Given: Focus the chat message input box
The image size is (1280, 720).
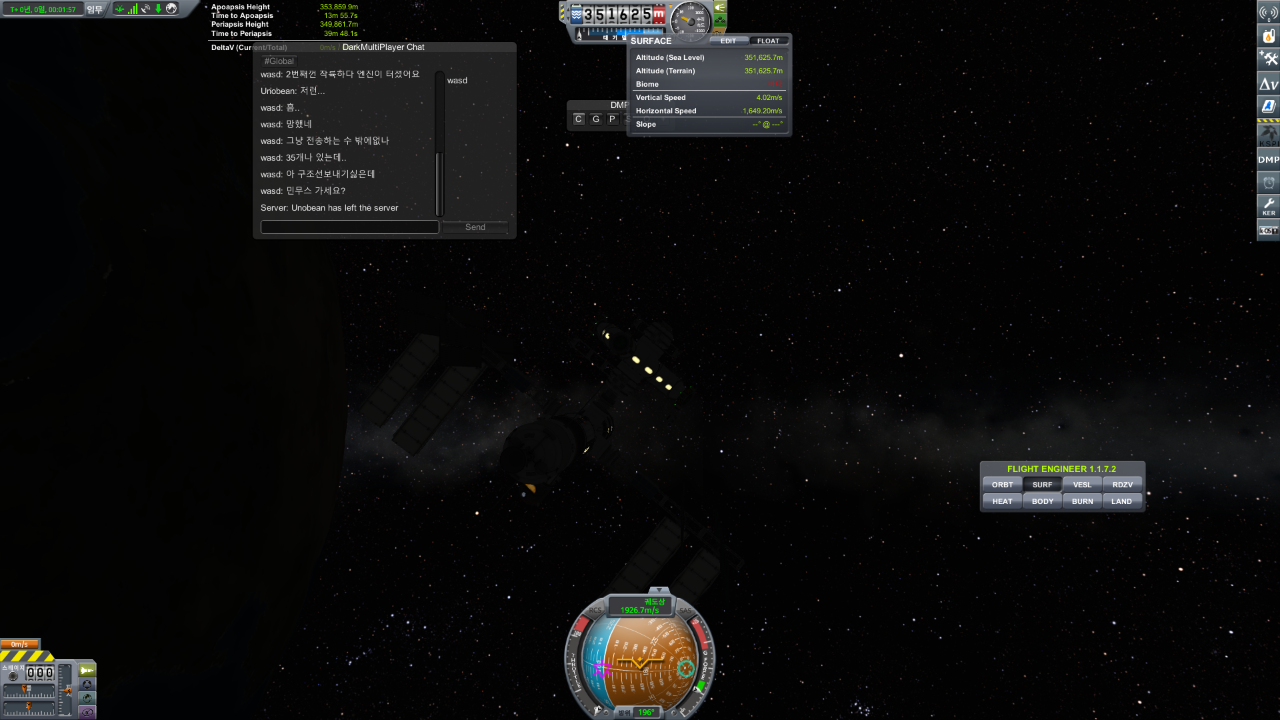Looking at the screenshot, I should point(349,227).
